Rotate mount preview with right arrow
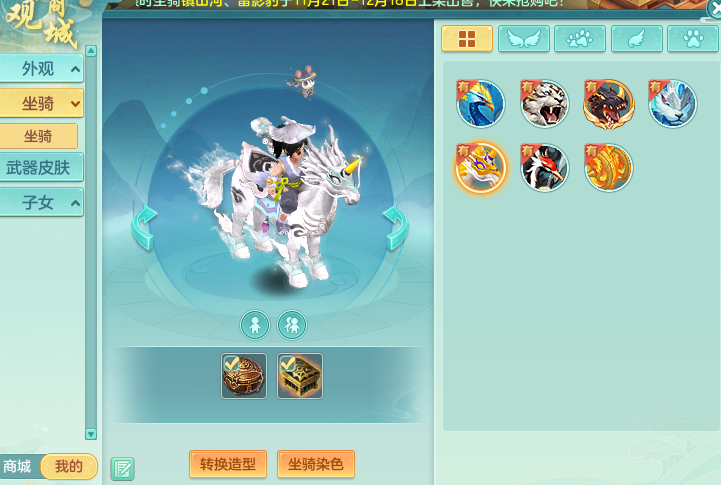The width and height of the screenshot is (721, 485). (395, 227)
